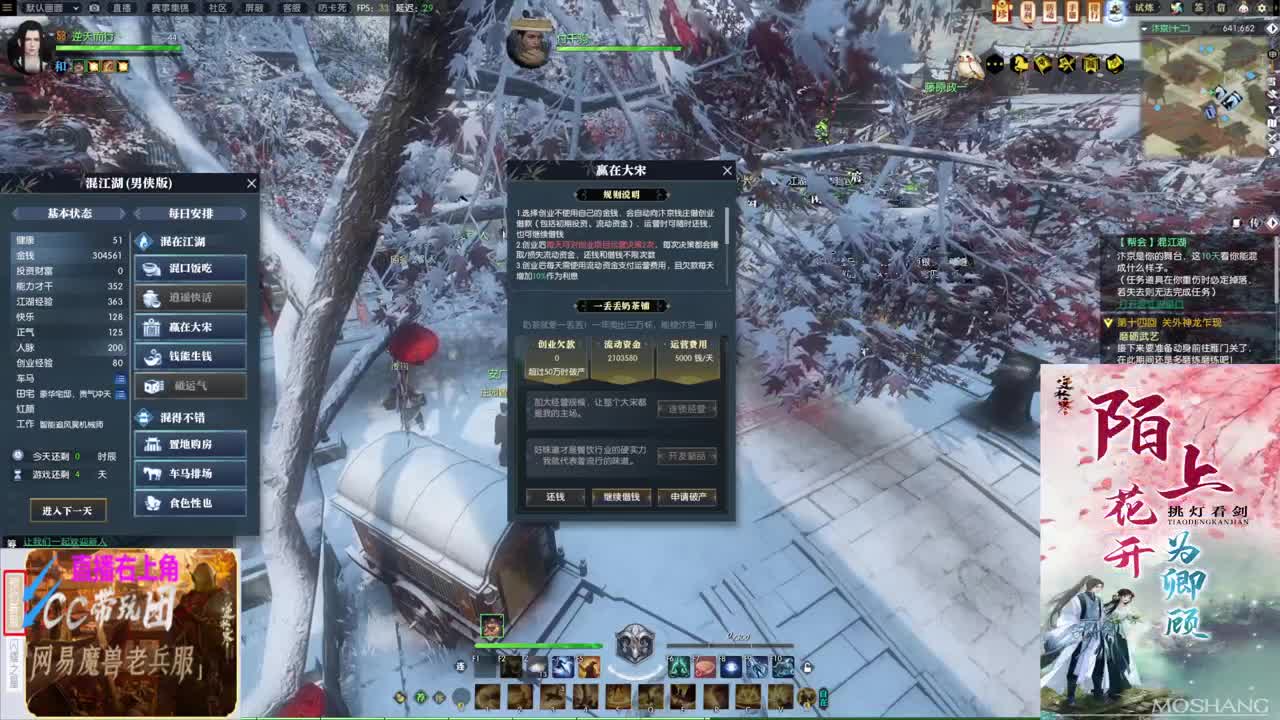Image resolution: width=1280 pixels, height=720 pixels.
Task: Open the 车马 detail list icon in stats
Action: [x=120, y=378]
